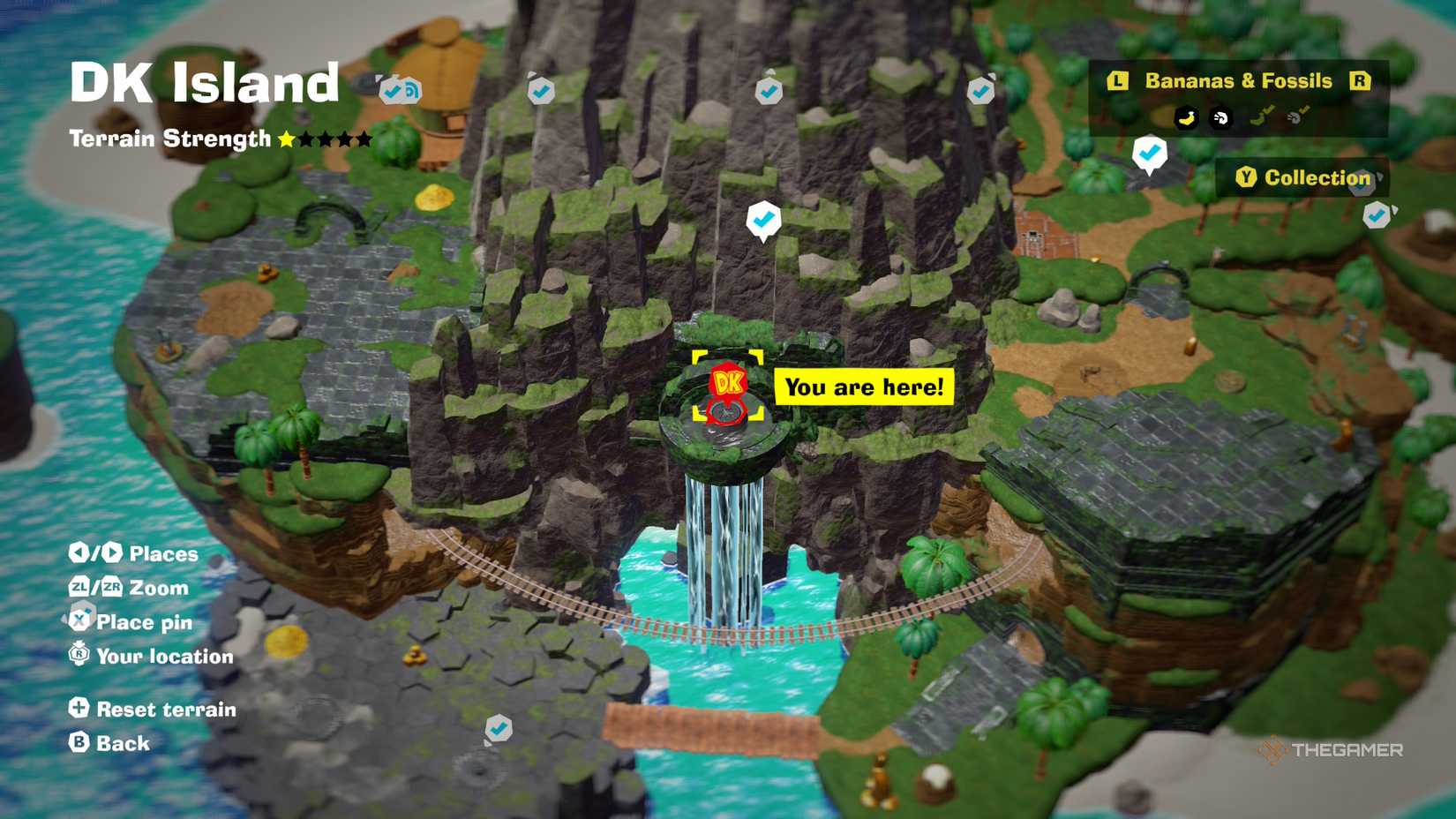Select the Bananas & Fossils header
Screen dimensions: 1456x819
click(1239, 80)
